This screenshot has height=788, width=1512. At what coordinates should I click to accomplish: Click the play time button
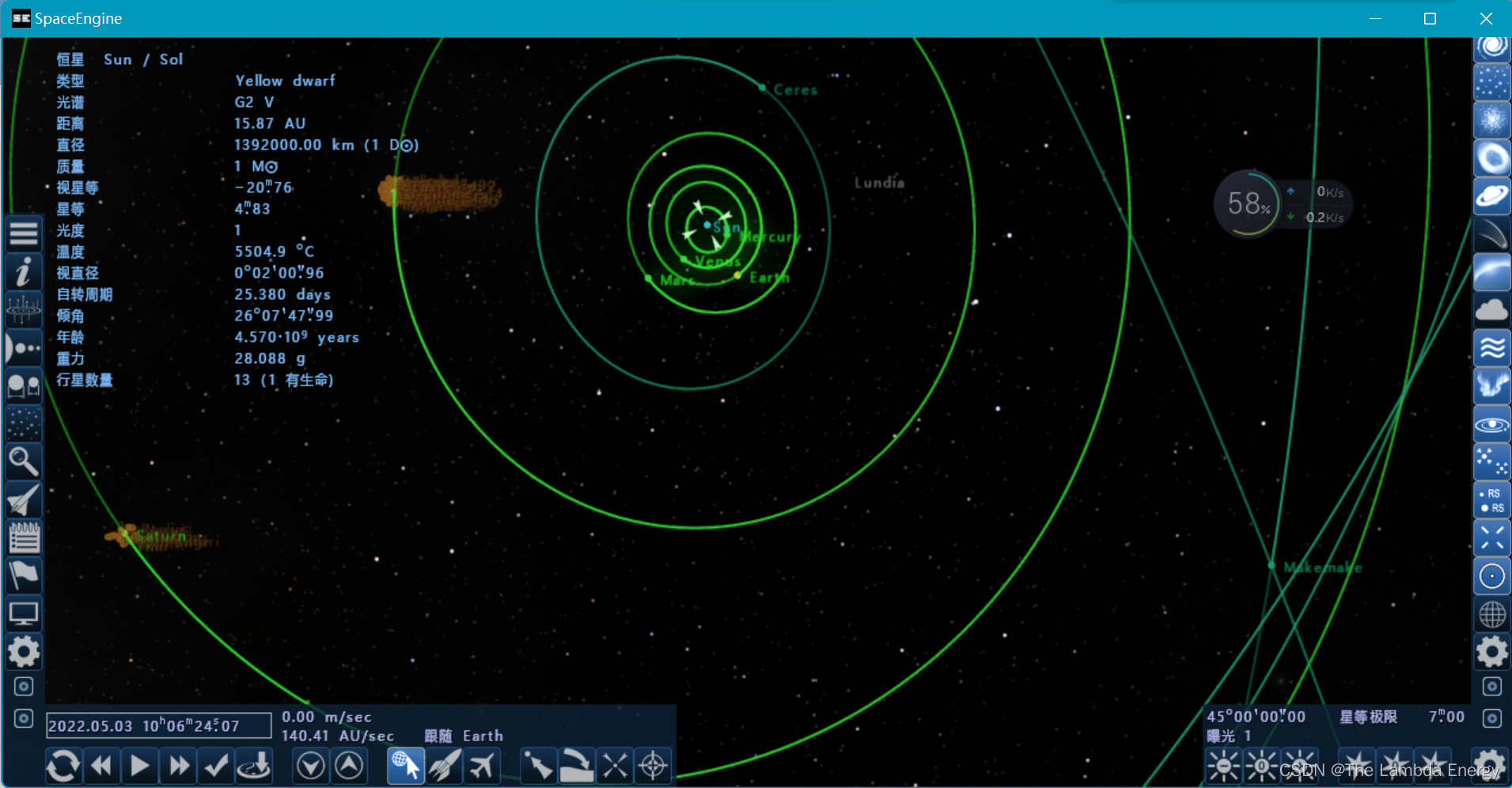[140, 766]
